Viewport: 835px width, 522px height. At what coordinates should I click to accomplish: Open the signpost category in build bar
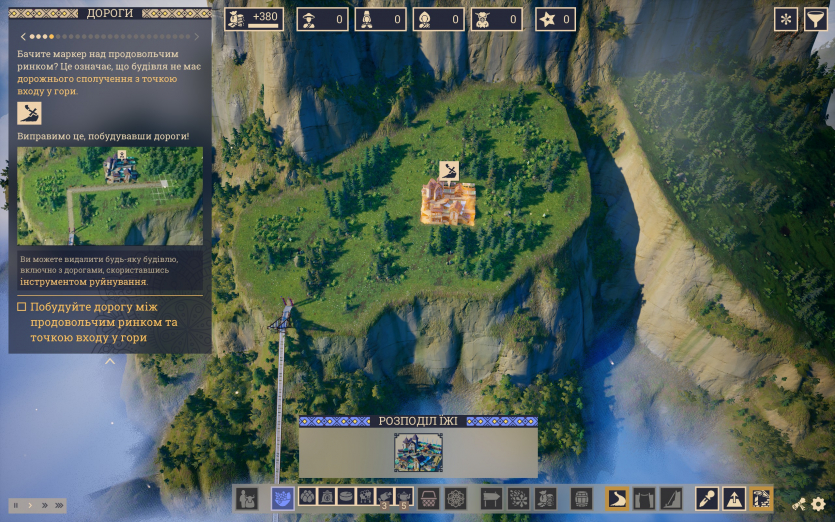coord(491,498)
